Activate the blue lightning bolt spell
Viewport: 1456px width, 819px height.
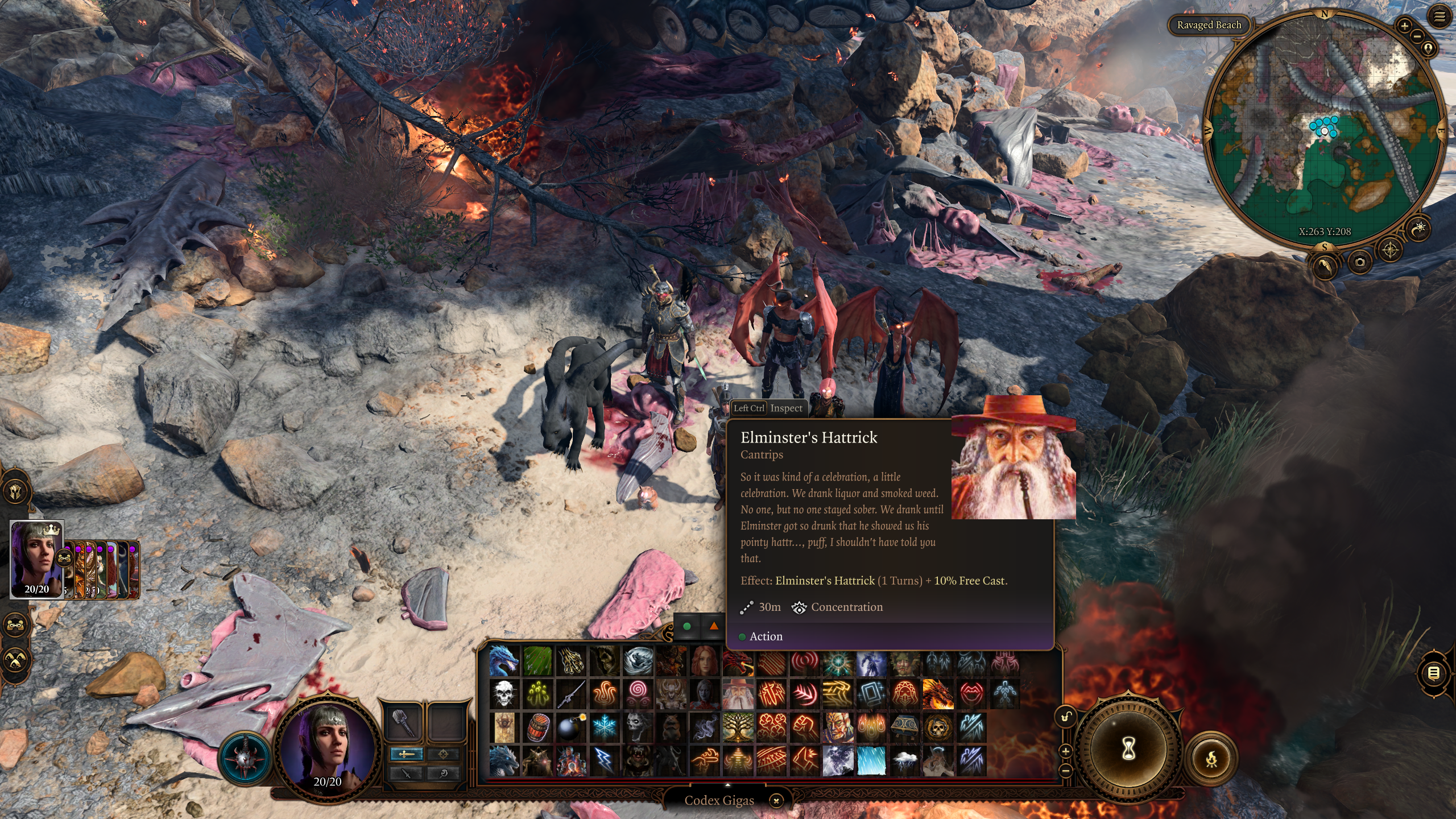[x=604, y=760]
